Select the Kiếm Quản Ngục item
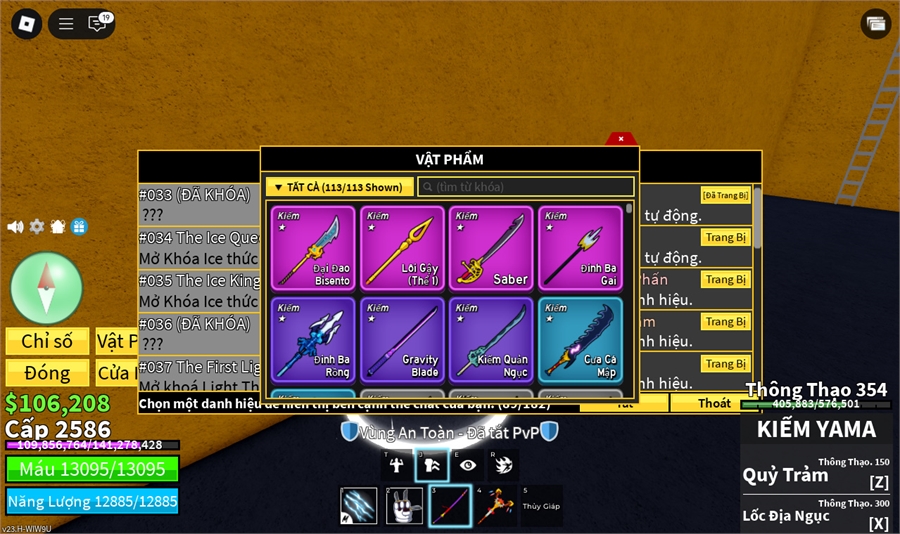900x534 pixels. pyautogui.click(x=491, y=339)
